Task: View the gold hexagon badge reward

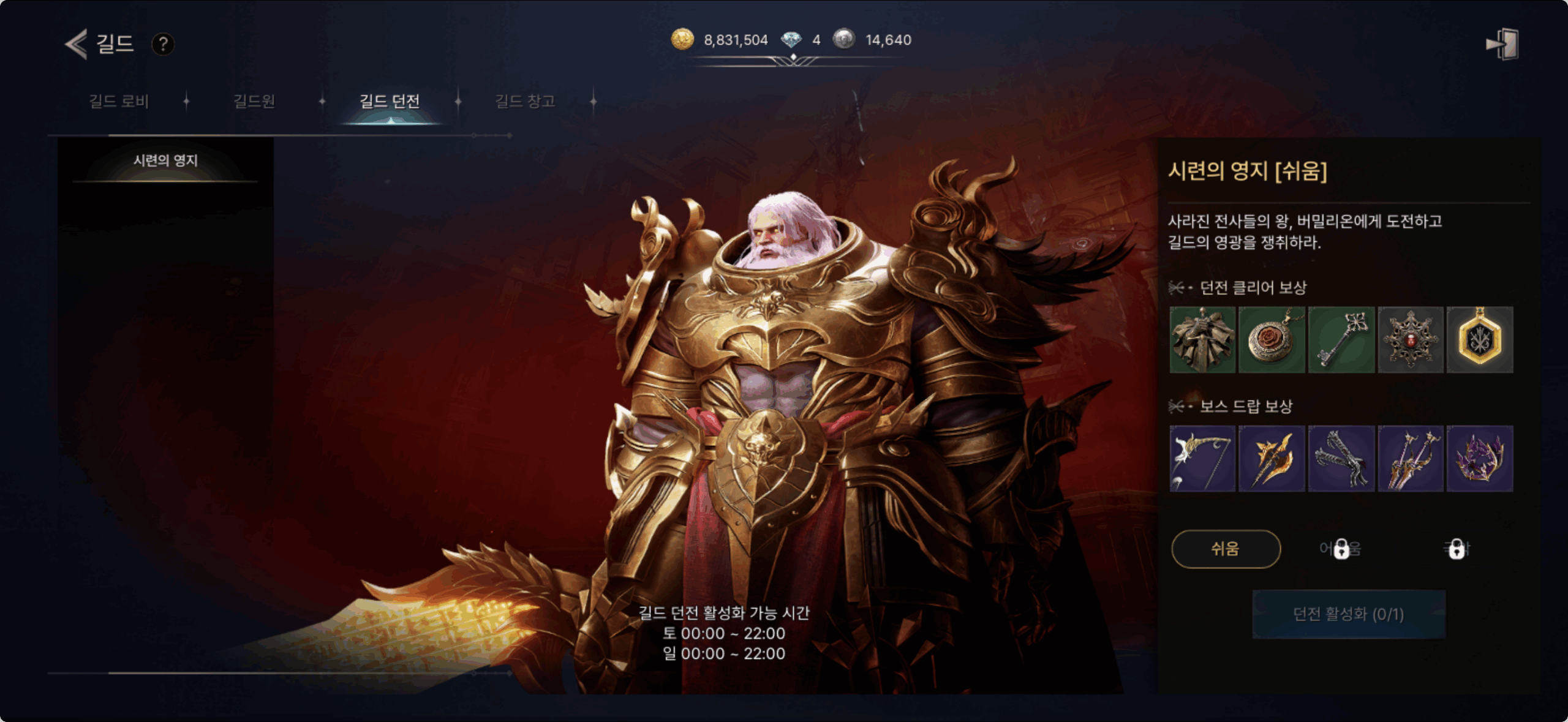Action: (1480, 340)
